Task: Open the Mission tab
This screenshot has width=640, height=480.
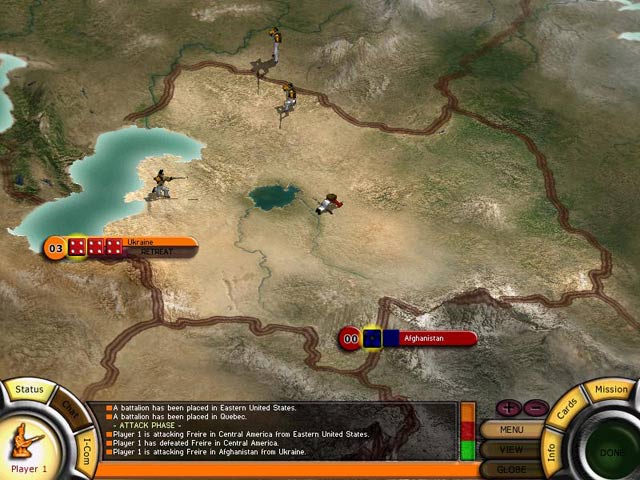Action: pyautogui.click(x=611, y=389)
